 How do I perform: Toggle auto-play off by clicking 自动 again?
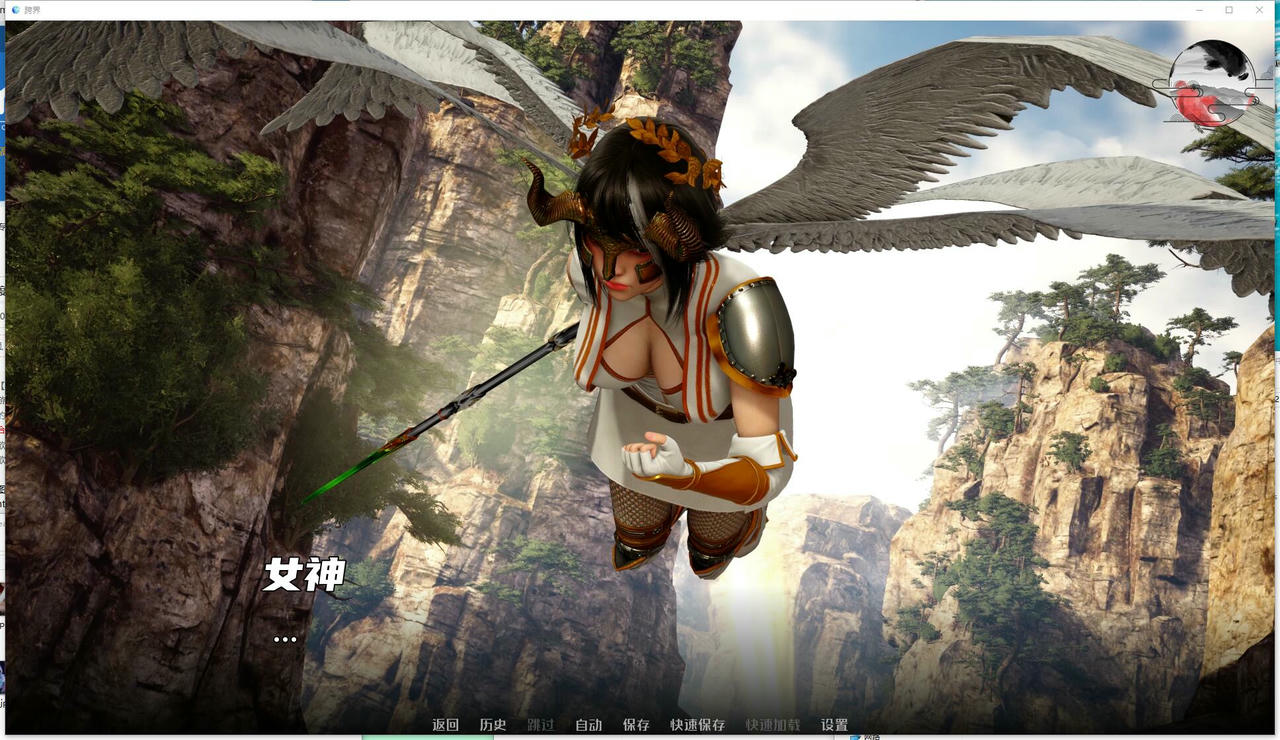tap(588, 723)
